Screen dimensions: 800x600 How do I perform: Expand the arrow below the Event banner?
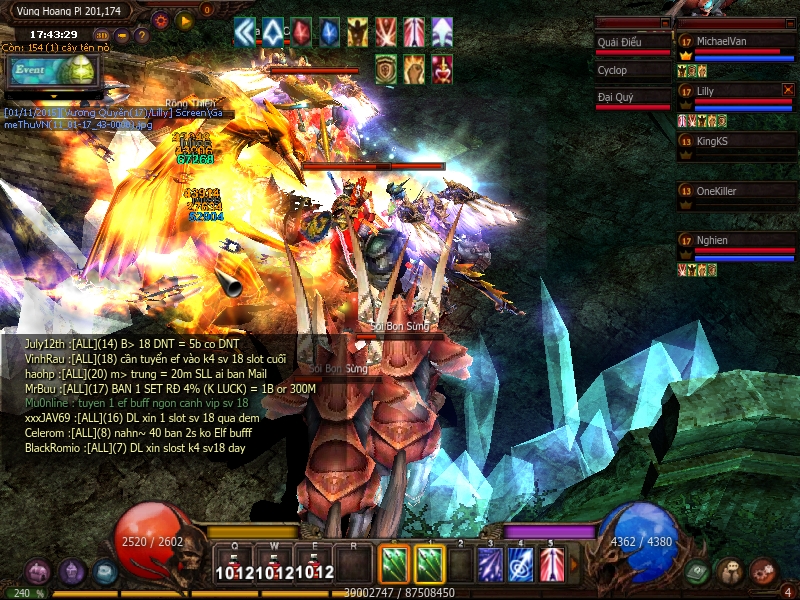pos(53,97)
